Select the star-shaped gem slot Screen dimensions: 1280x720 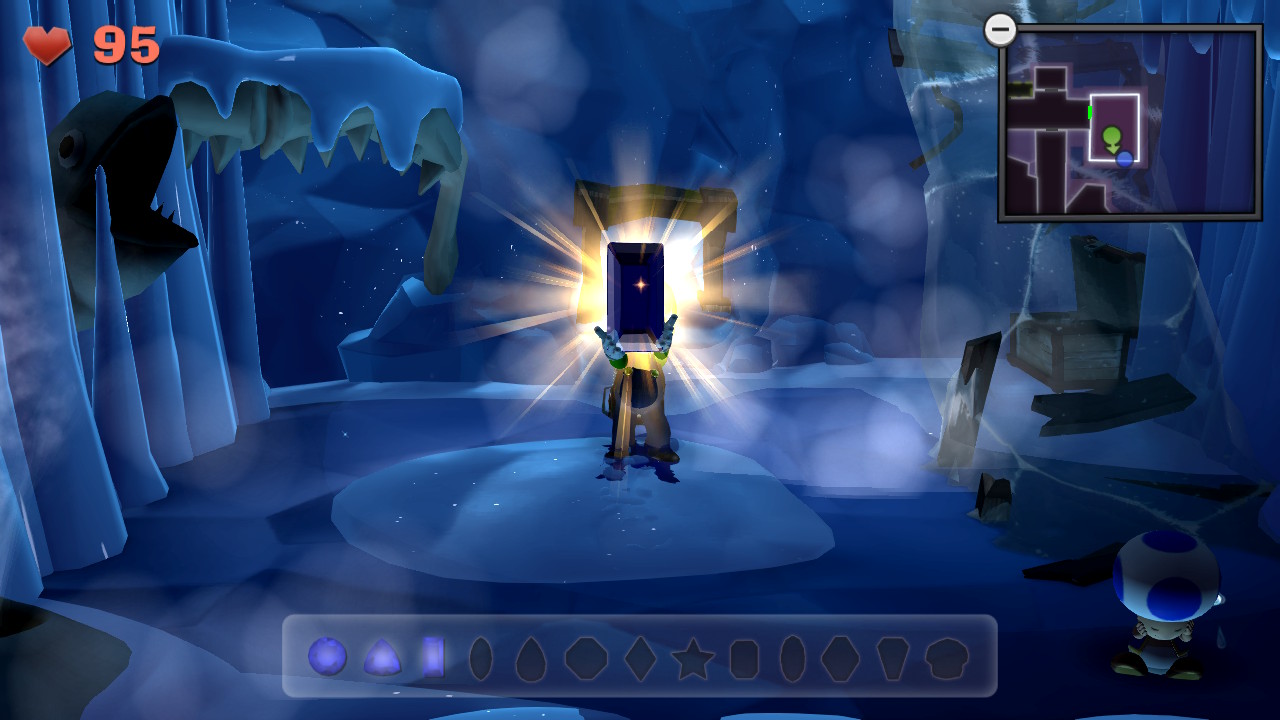(691, 659)
